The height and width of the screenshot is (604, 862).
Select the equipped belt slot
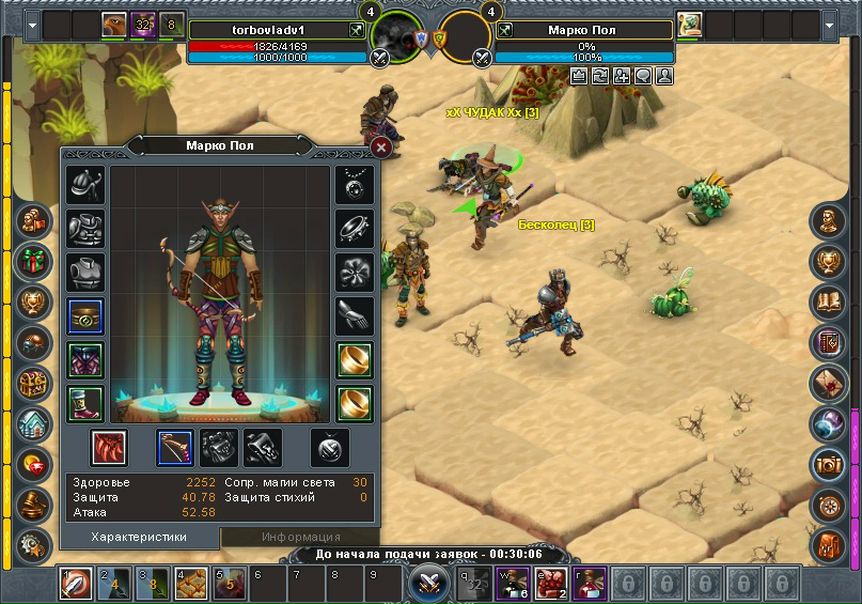pos(85,316)
